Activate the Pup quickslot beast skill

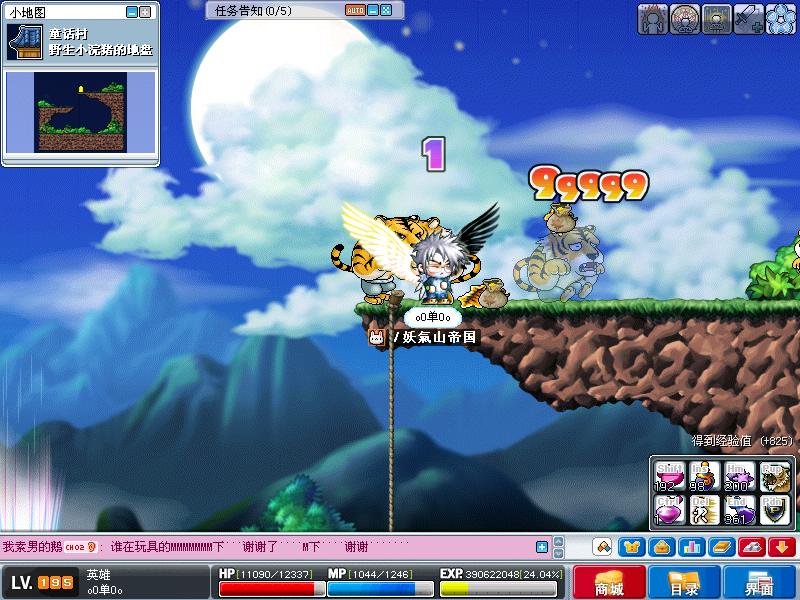pos(773,476)
